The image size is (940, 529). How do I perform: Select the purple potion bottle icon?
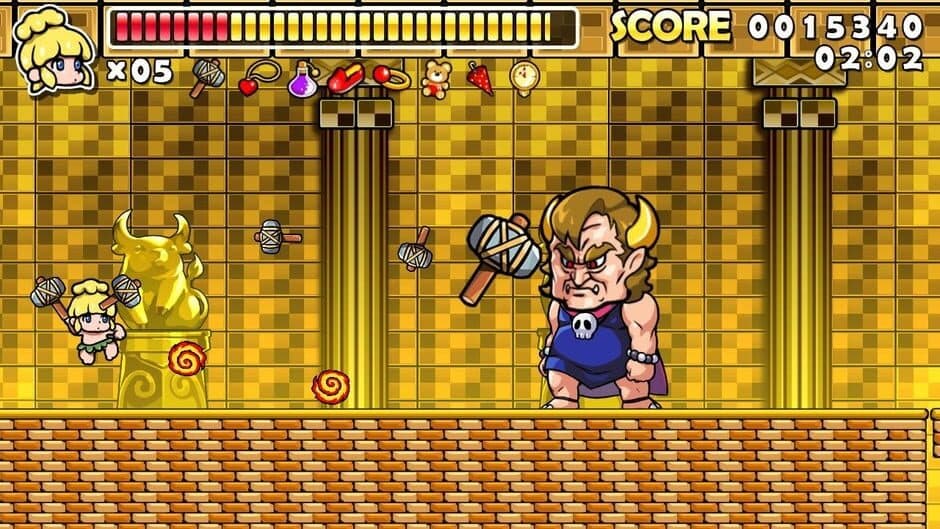click(302, 79)
